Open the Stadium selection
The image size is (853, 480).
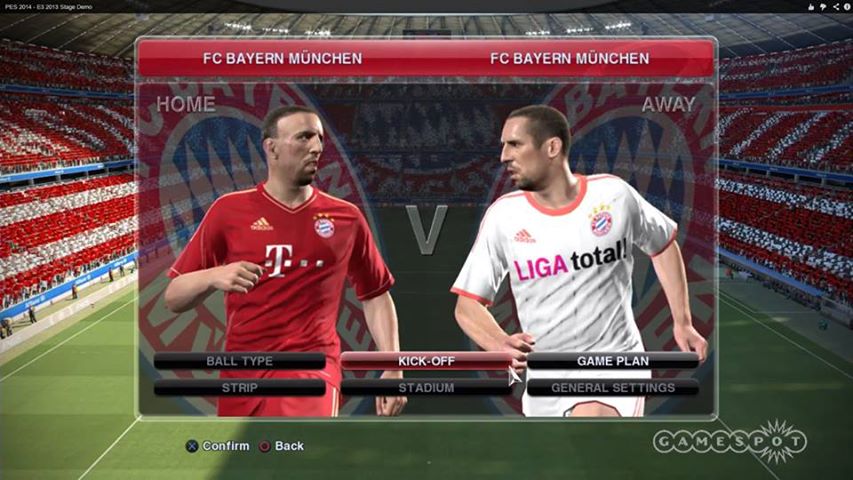coord(426,387)
